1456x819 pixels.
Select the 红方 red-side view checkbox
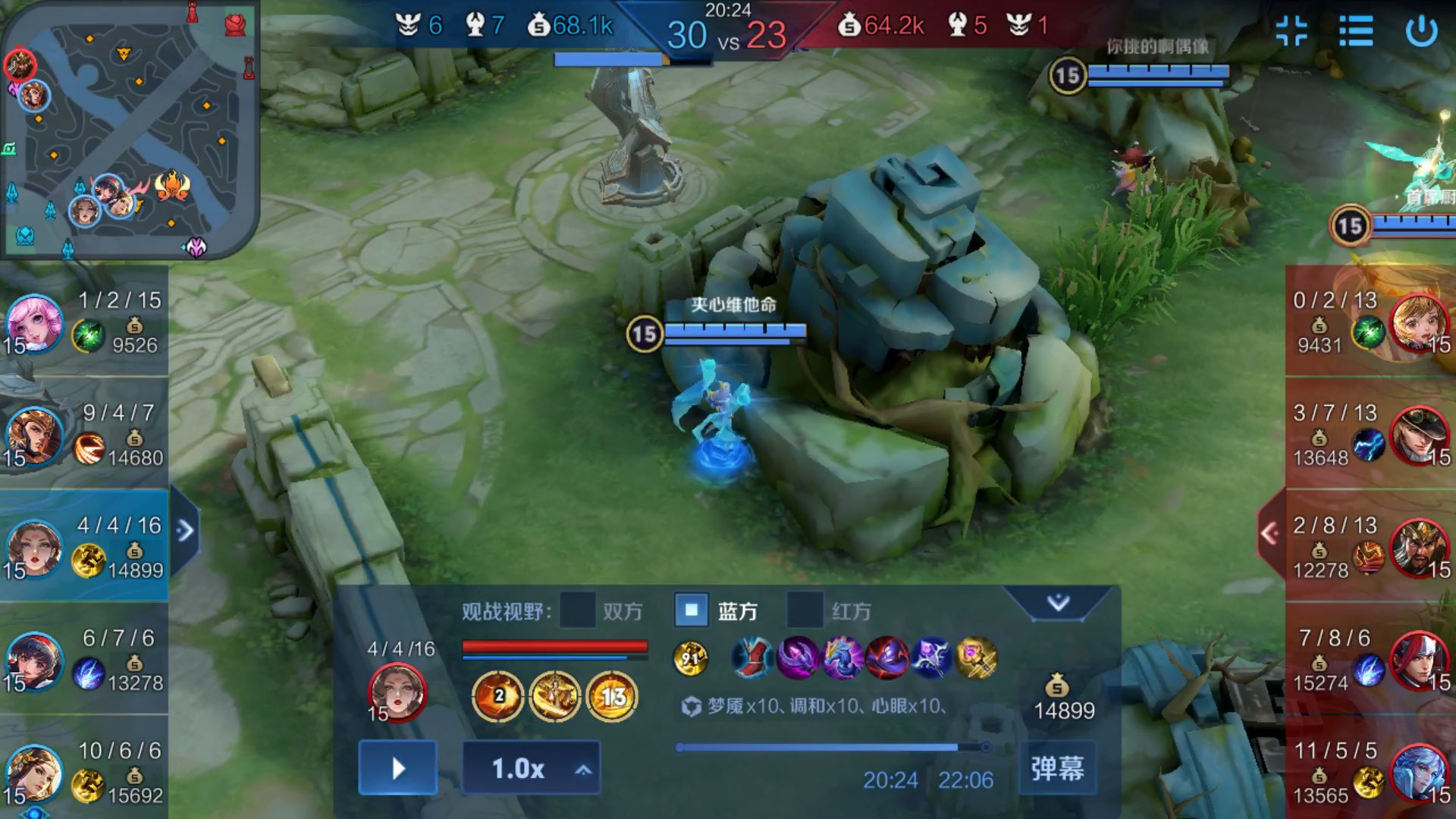[x=805, y=610]
